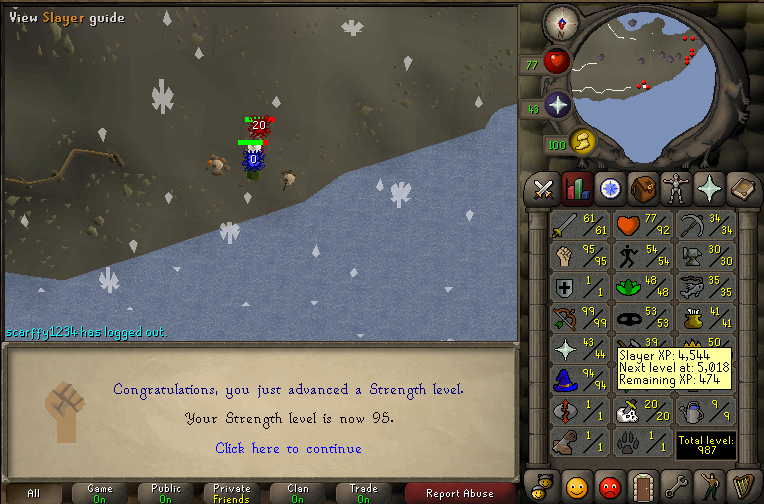
Task: Toggle the Trade chat filter
Action: 364,493
